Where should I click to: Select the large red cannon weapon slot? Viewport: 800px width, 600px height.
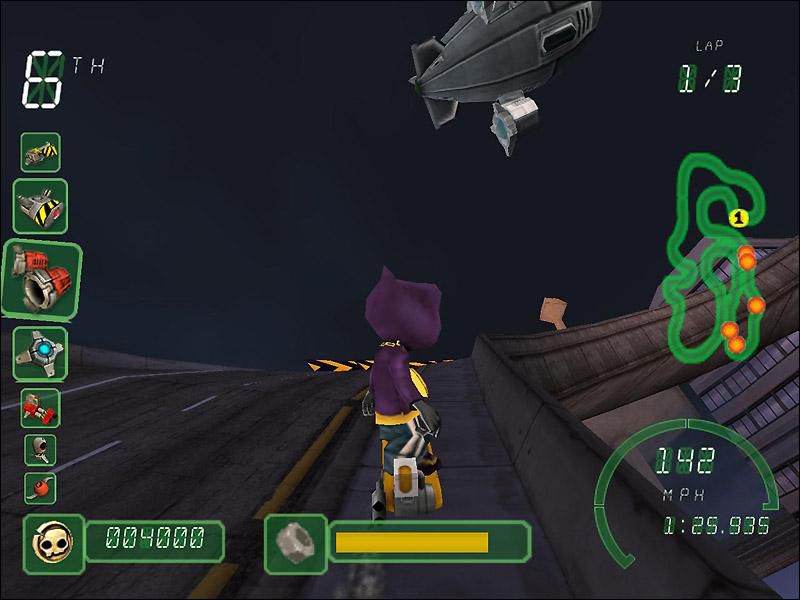pyautogui.click(x=41, y=278)
